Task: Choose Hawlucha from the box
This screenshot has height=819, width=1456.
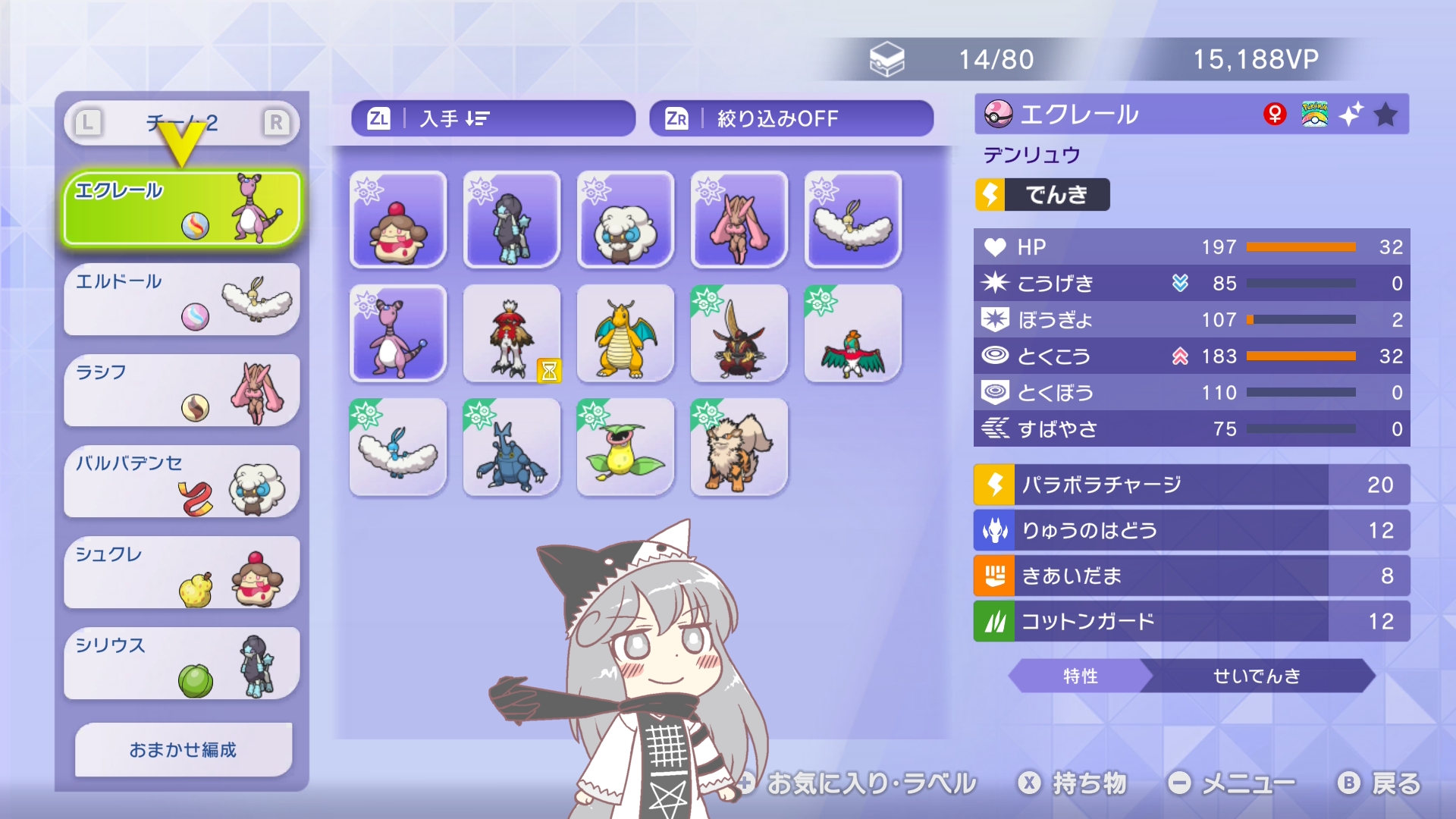Action: click(x=852, y=334)
